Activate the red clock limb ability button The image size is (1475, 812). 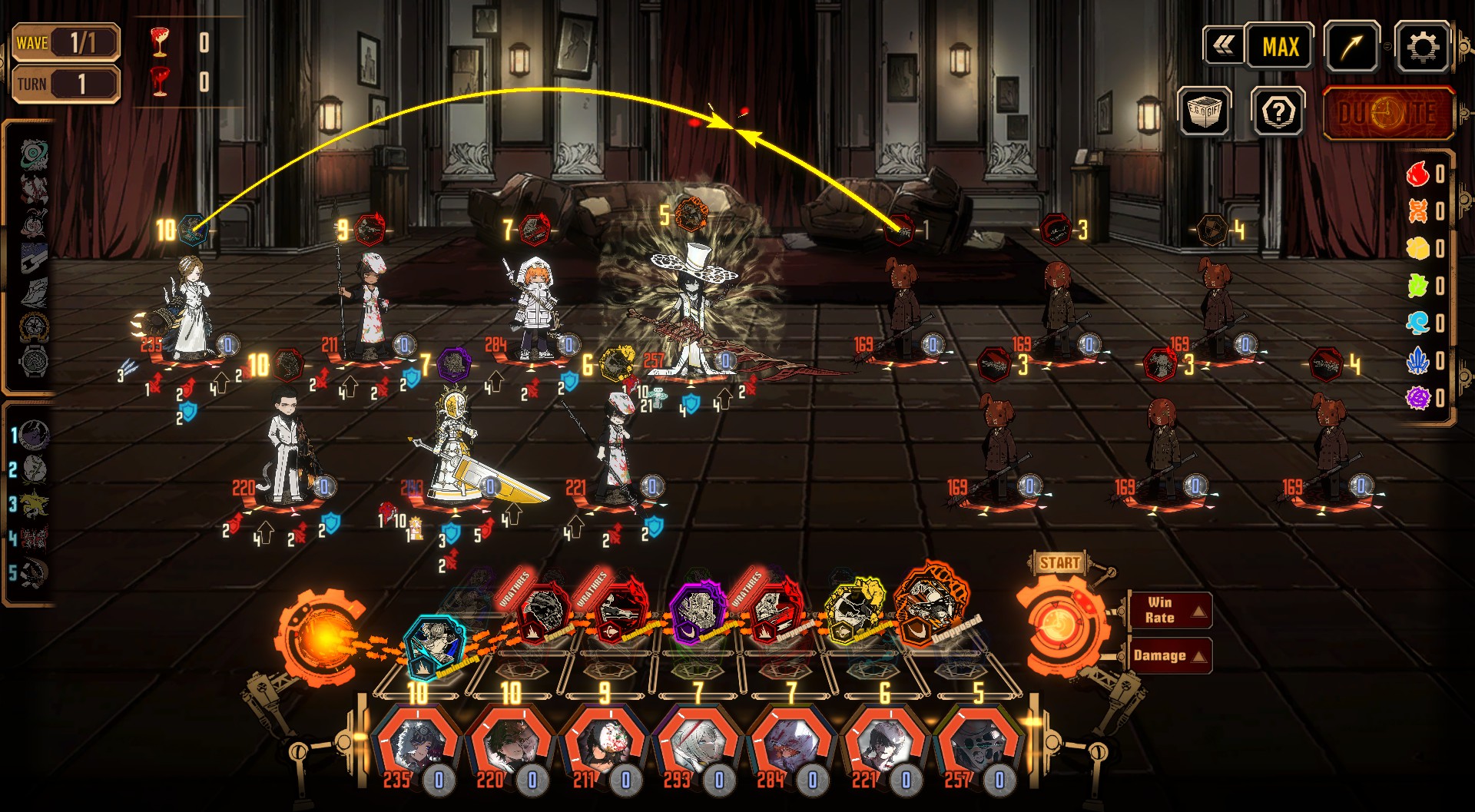coord(1388,113)
